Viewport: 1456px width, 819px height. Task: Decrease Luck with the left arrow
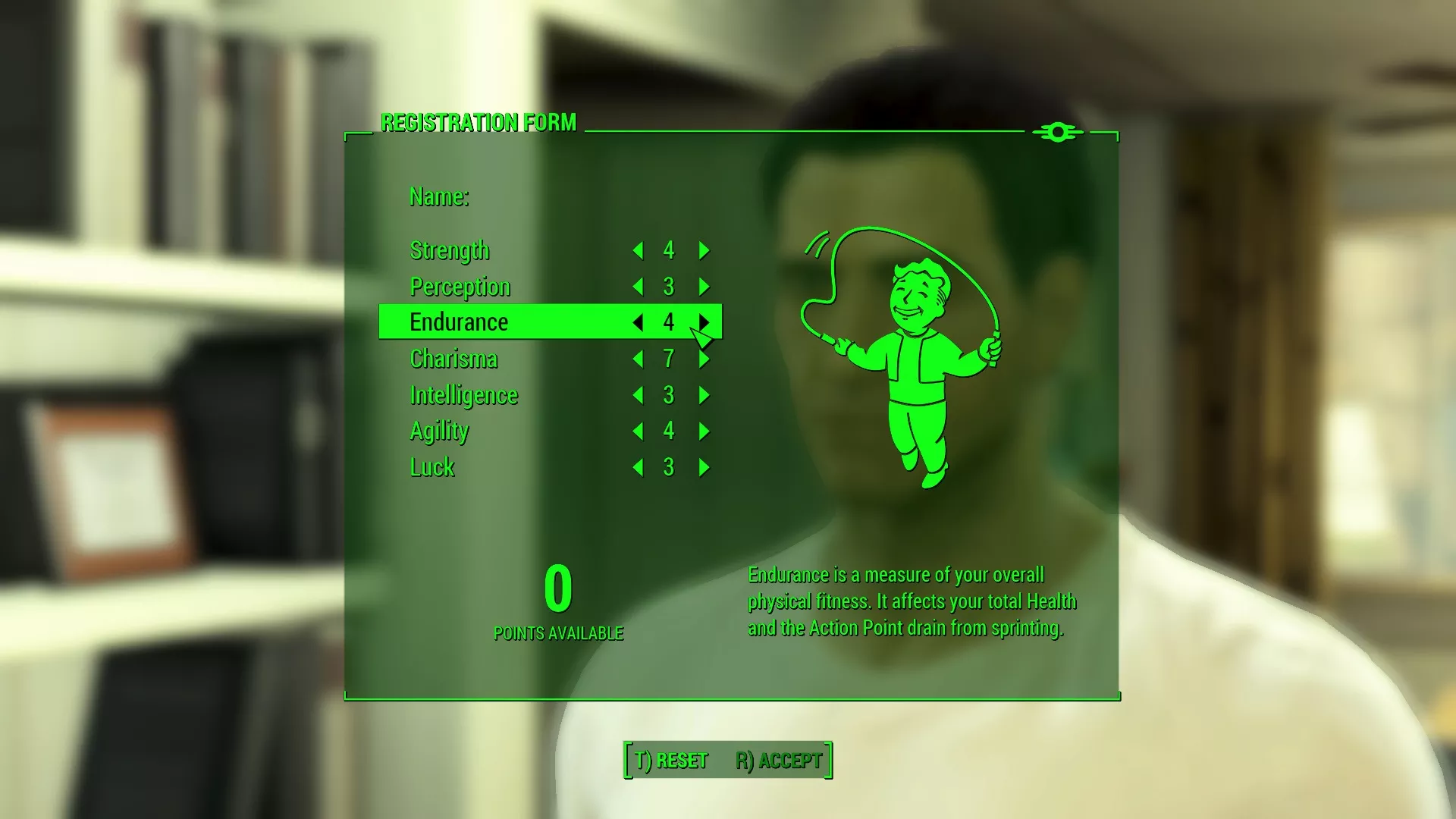coord(637,468)
